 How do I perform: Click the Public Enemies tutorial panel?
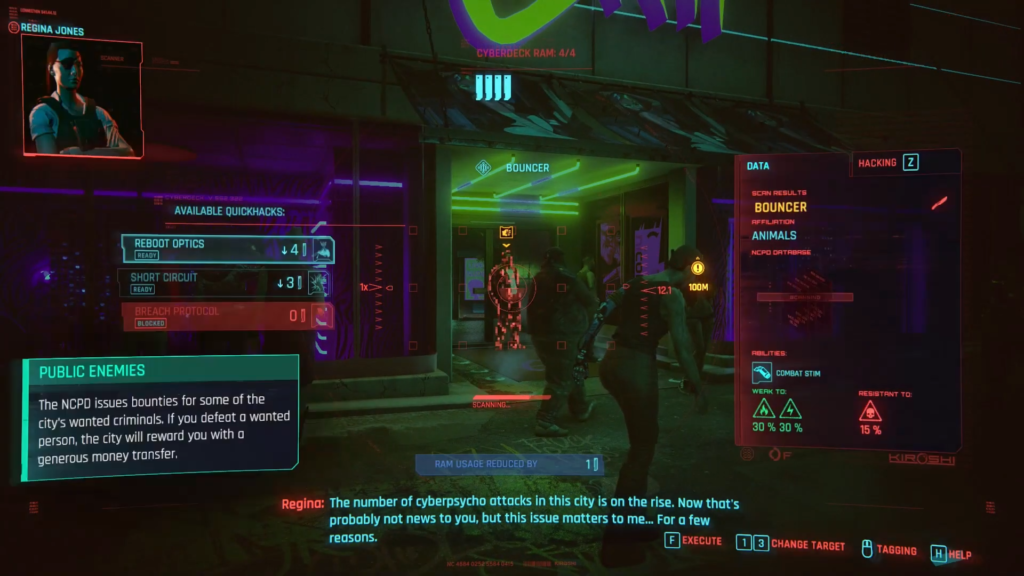click(x=160, y=416)
